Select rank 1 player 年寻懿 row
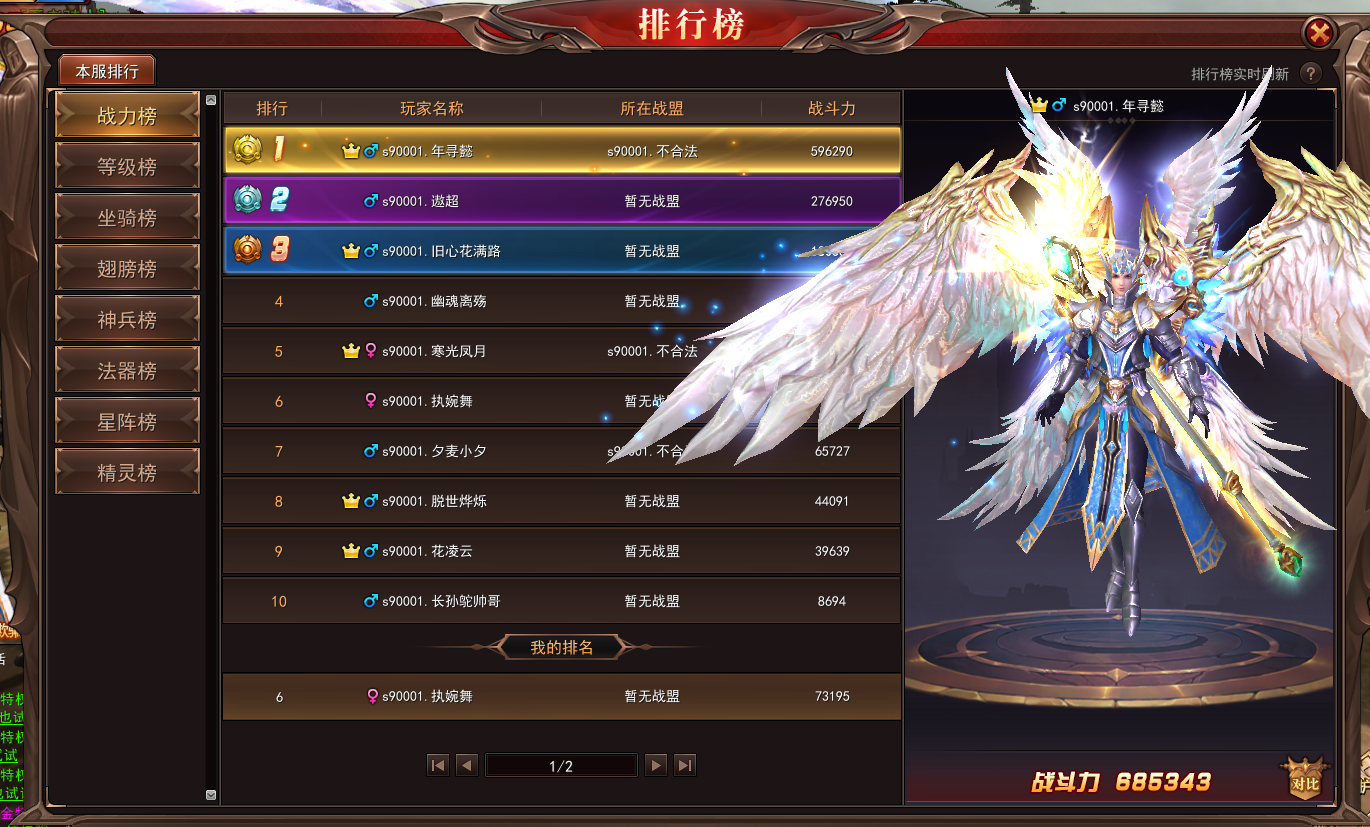This screenshot has height=827, width=1370. [x=560, y=151]
